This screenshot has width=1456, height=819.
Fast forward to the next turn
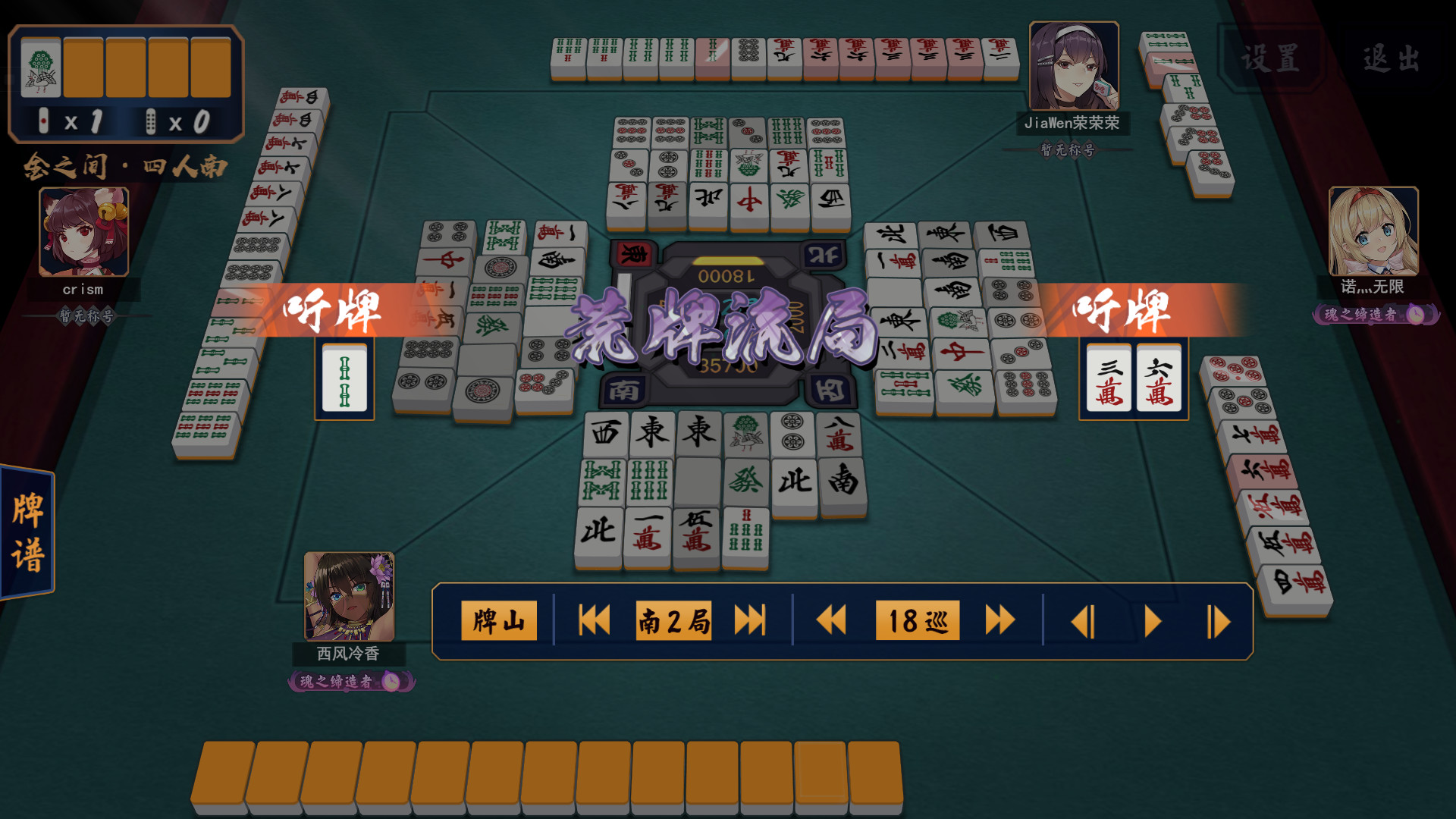point(999,620)
